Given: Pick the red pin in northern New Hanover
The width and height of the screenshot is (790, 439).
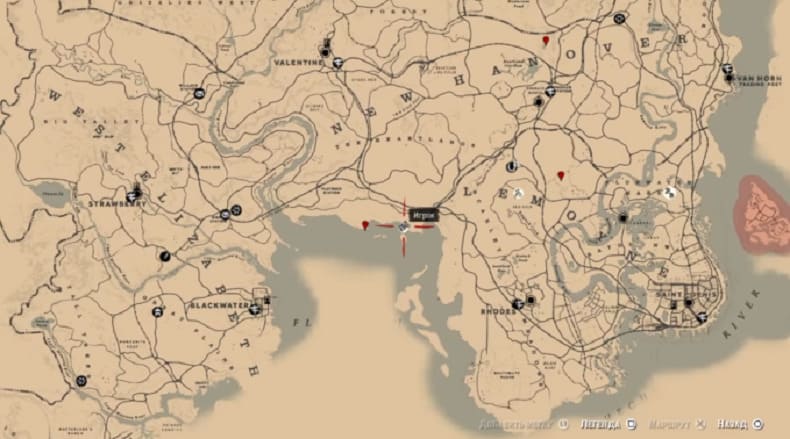Looking at the screenshot, I should tap(545, 40).
